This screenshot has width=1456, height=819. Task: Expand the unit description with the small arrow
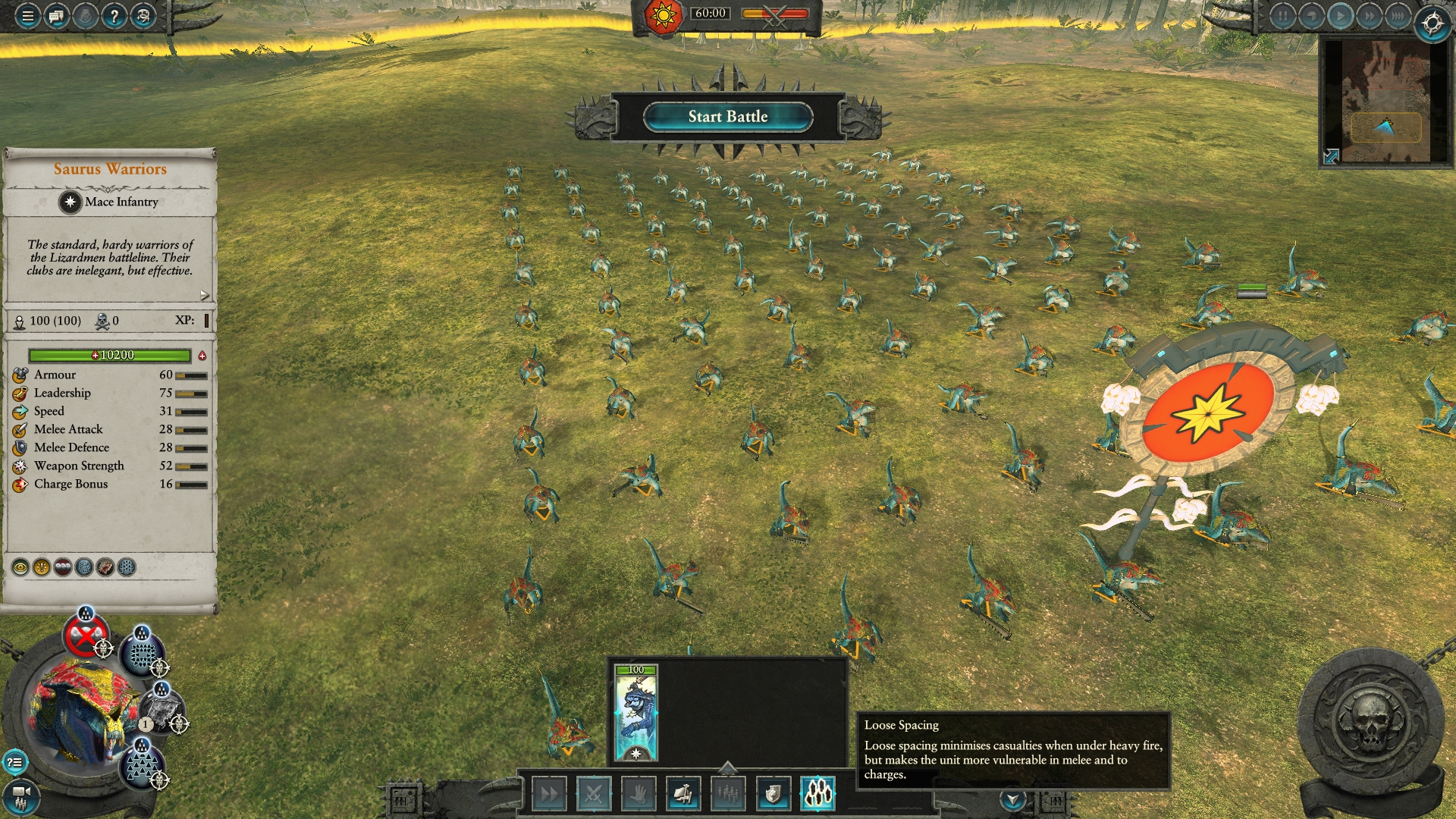click(204, 295)
